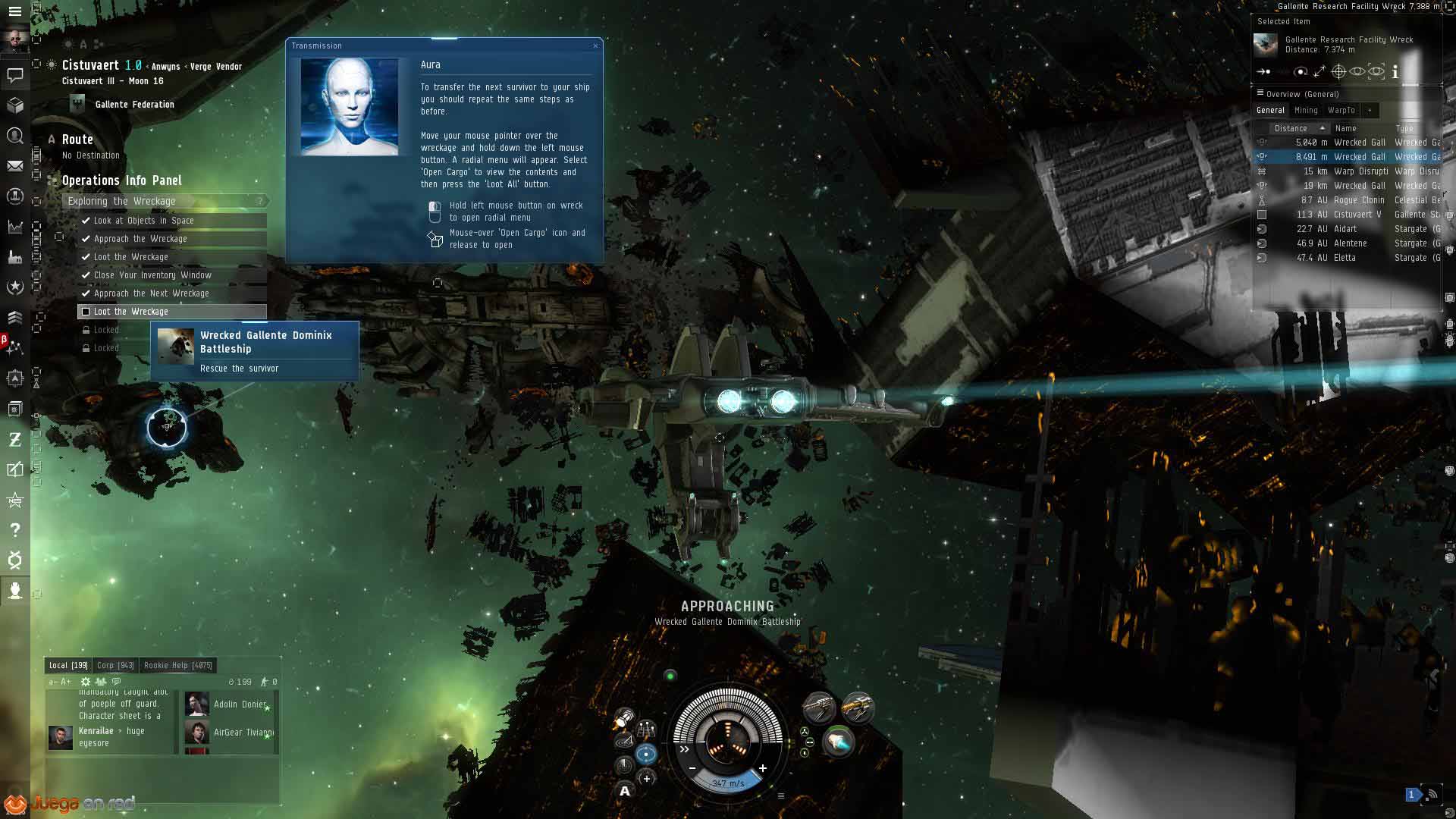Switch to the Corp chat tab
This screenshot has height=819, width=1456.
click(x=115, y=666)
